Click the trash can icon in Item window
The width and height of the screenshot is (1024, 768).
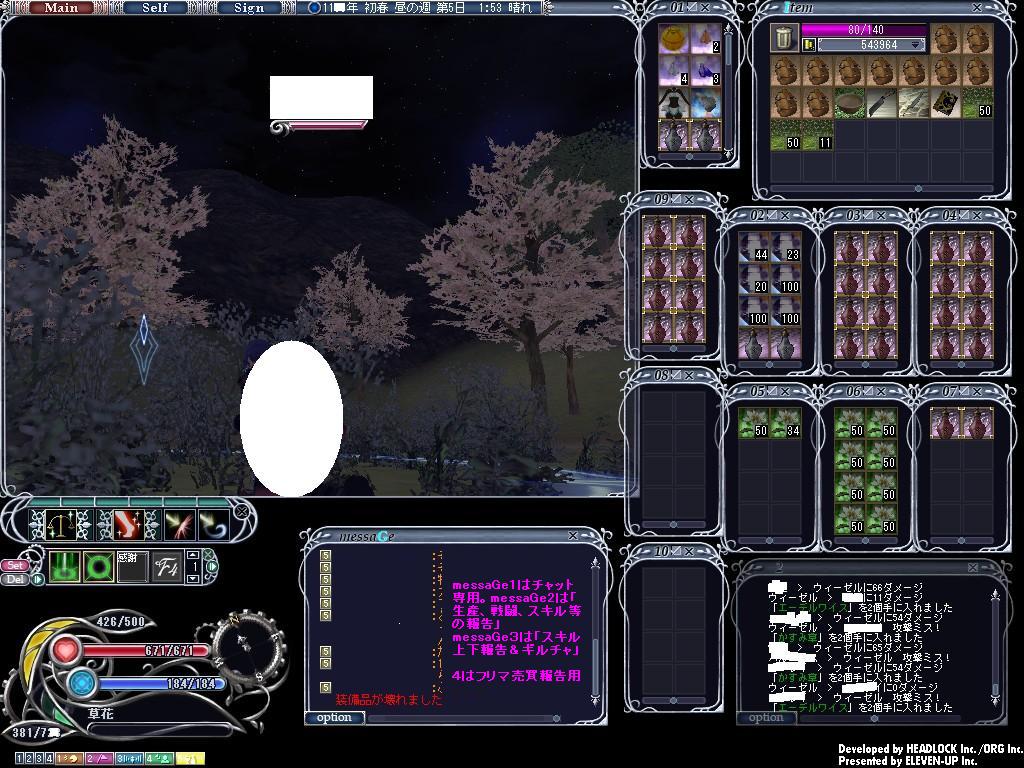point(785,39)
